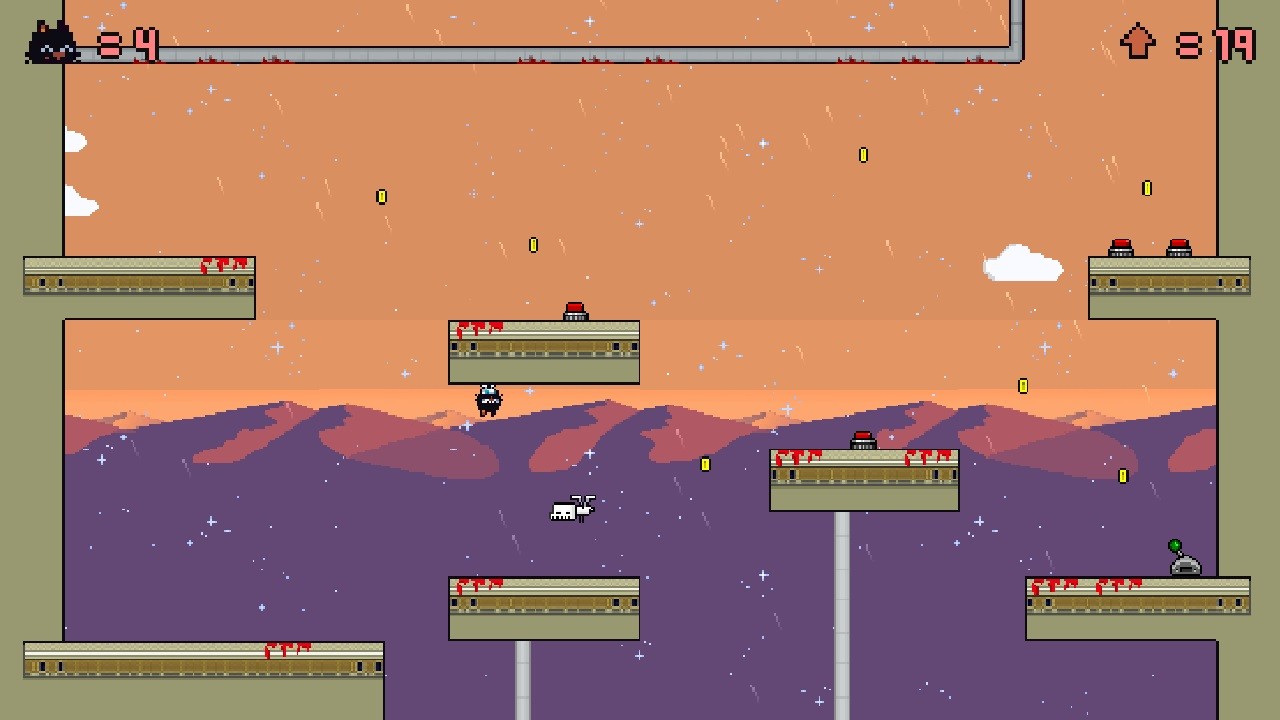Screen dimensions: 1280x720
Task: Collect the coin near the left clouds
Action: [x=381, y=196]
